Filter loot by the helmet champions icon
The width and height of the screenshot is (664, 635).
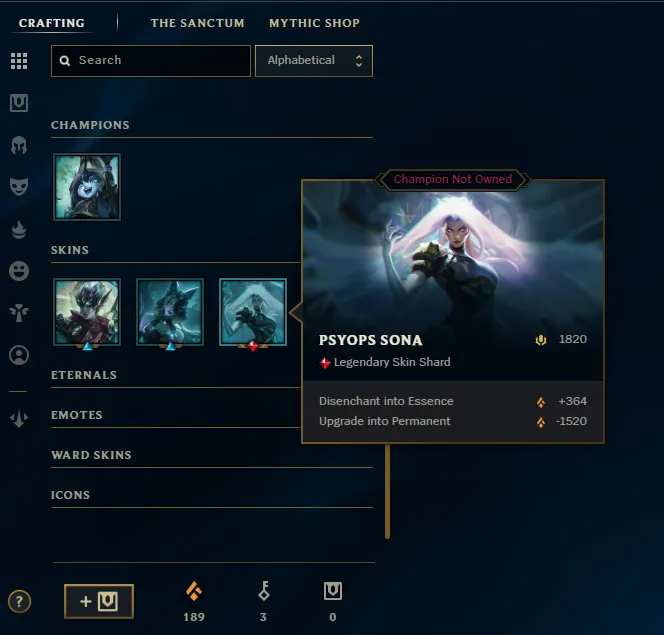(19, 145)
